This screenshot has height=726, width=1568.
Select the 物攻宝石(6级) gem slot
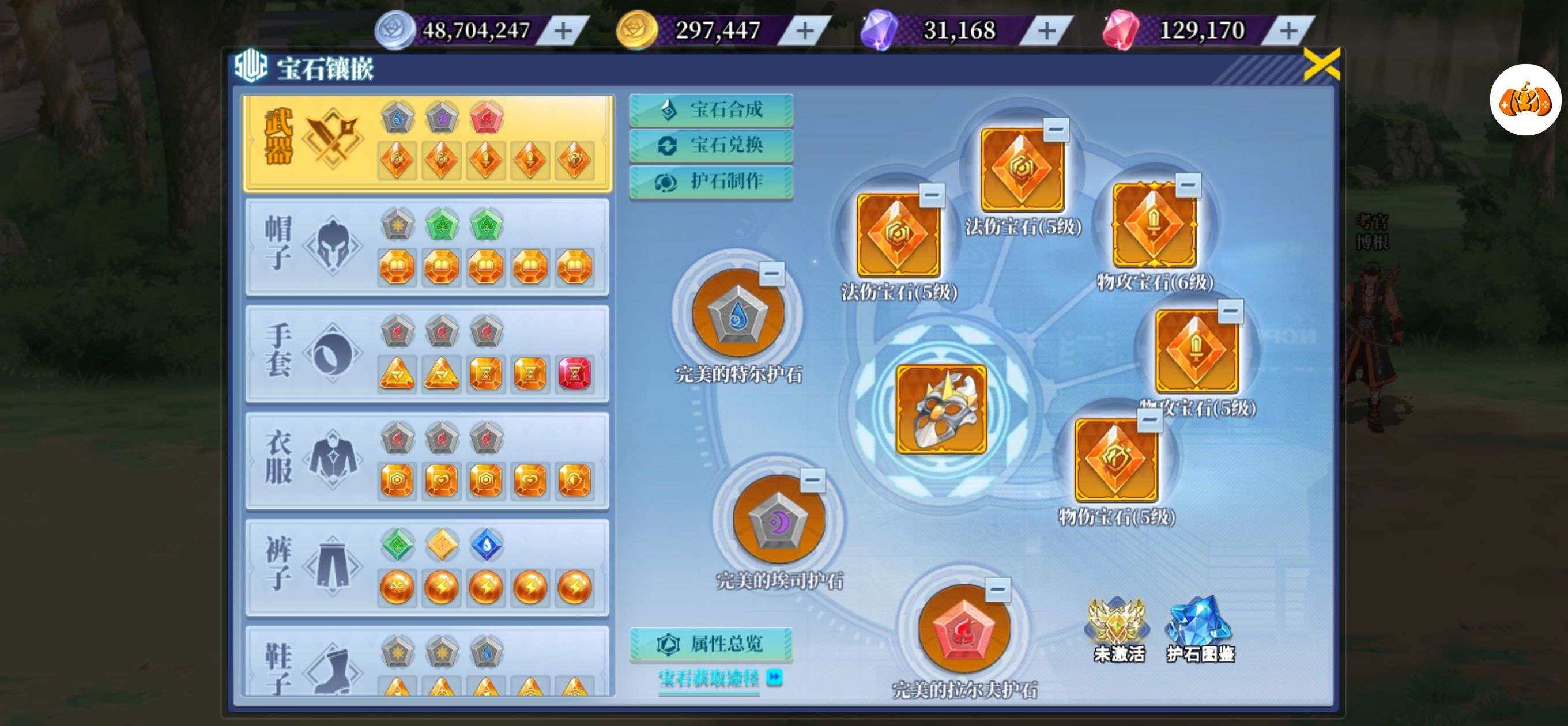(1154, 226)
